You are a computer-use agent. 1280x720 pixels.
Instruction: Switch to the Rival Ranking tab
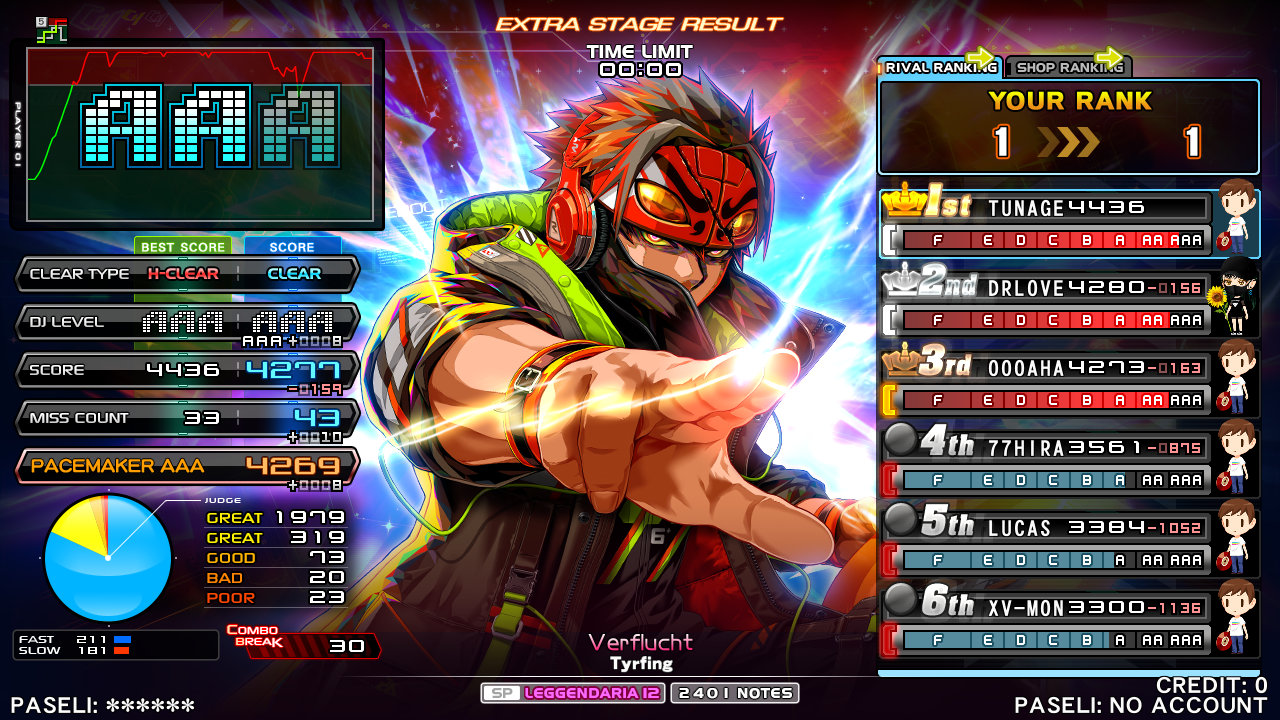pyautogui.click(x=939, y=67)
